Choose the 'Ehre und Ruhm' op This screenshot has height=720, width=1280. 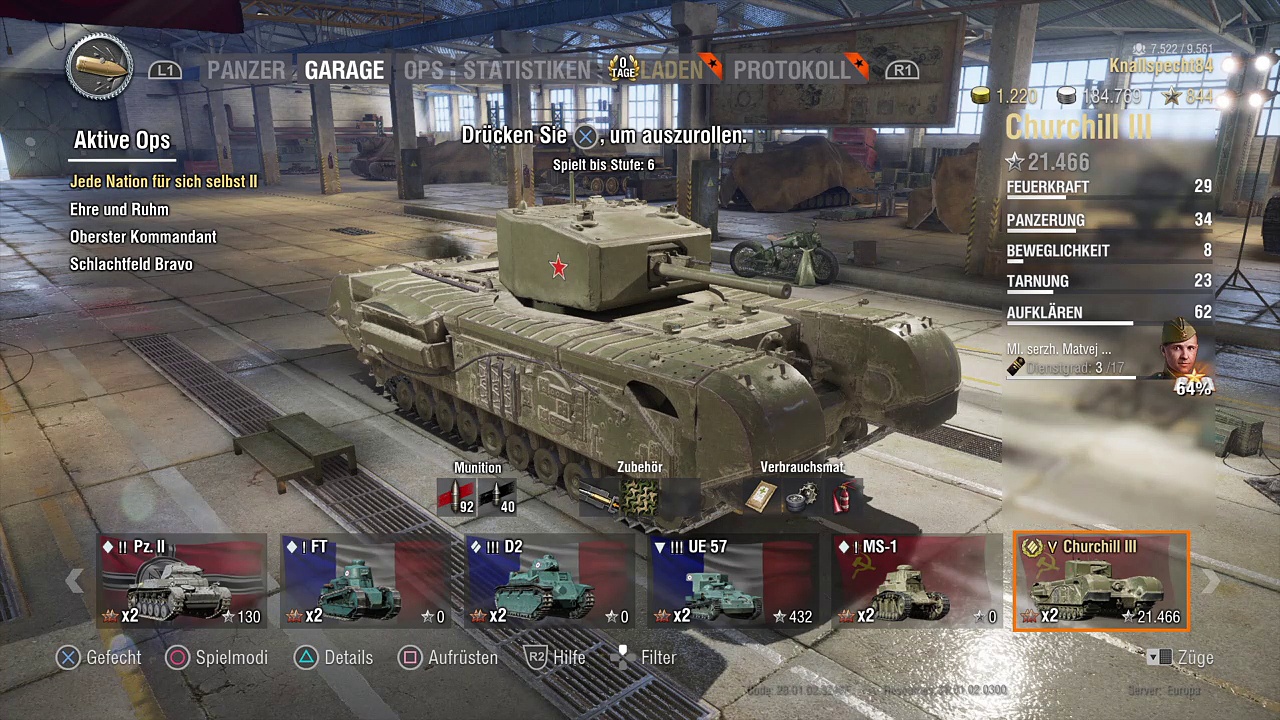119,210
